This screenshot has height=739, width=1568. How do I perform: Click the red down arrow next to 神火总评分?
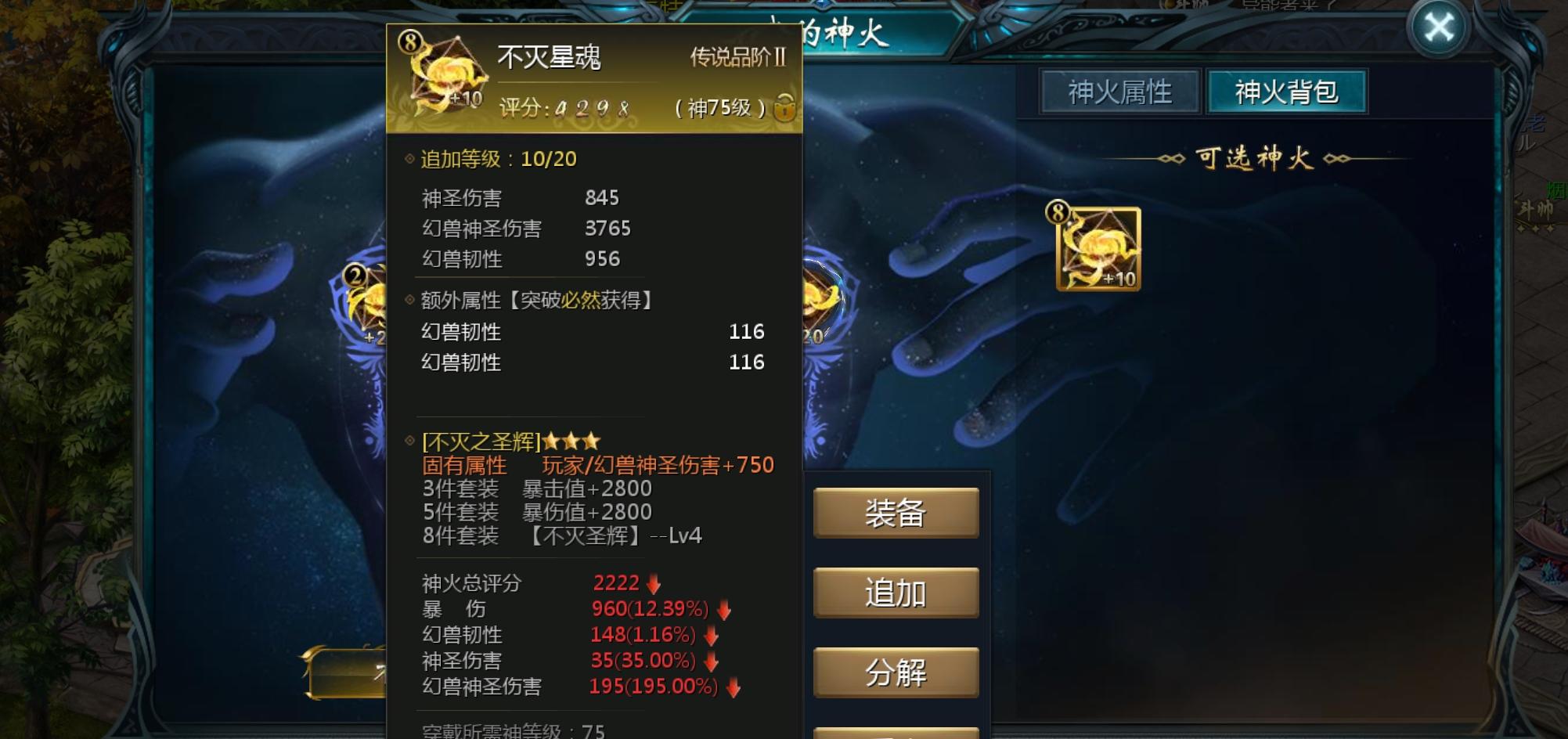point(652,582)
